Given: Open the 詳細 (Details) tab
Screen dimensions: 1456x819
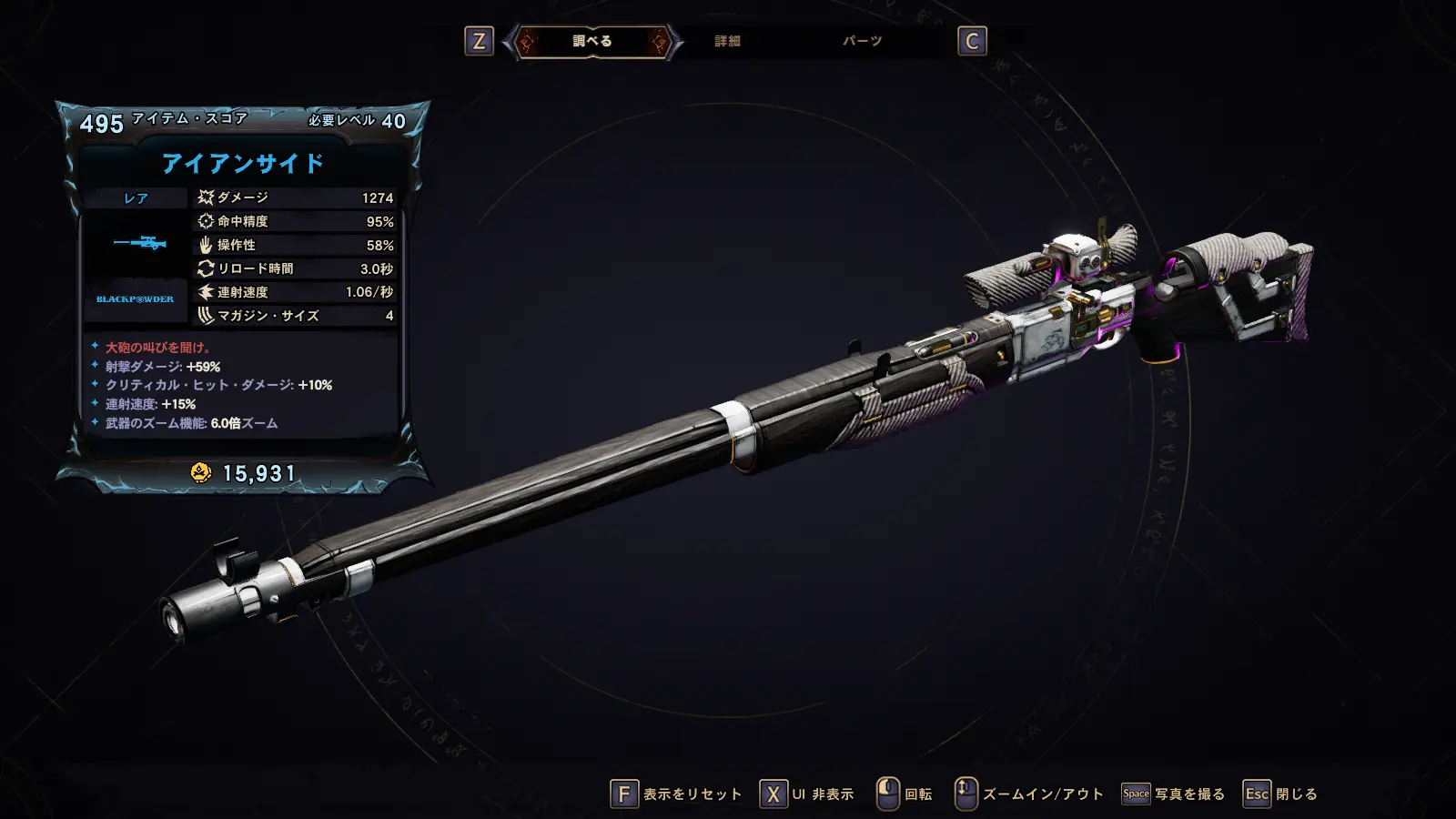Looking at the screenshot, I should (x=727, y=41).
